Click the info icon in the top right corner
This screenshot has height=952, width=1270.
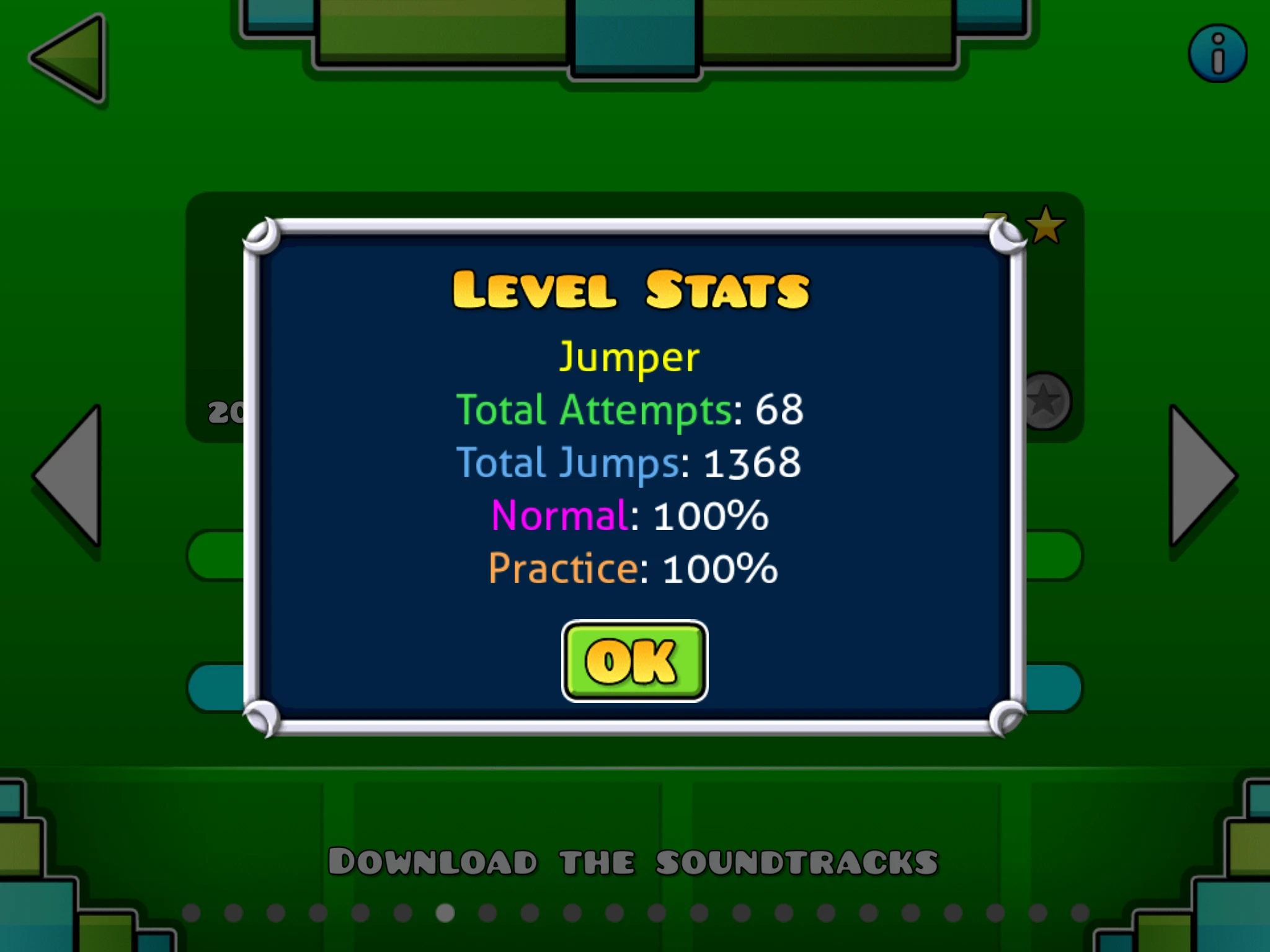point(1218,53)
